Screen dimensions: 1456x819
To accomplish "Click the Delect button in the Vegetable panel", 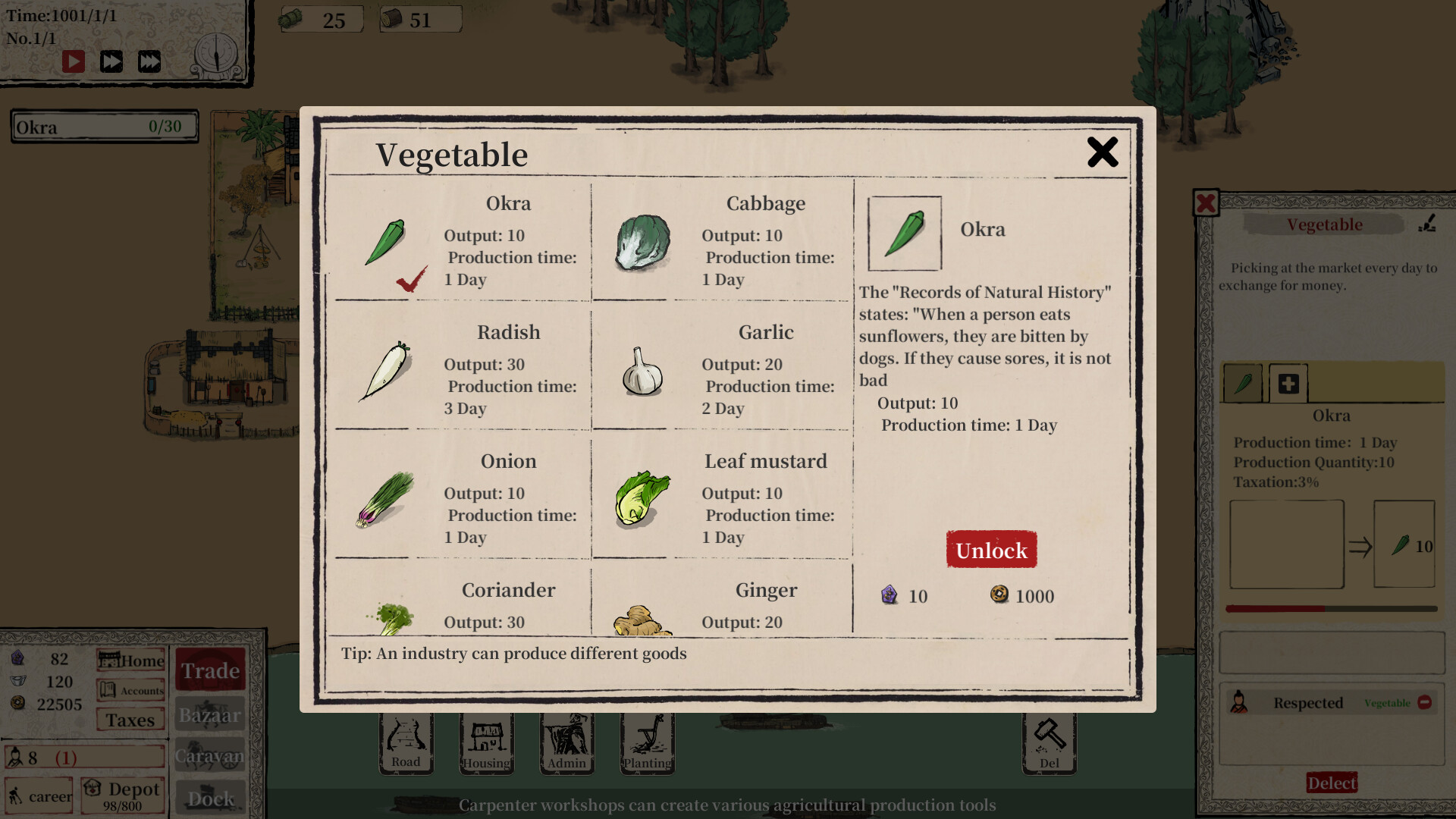I will click(x=1332, y=783).
